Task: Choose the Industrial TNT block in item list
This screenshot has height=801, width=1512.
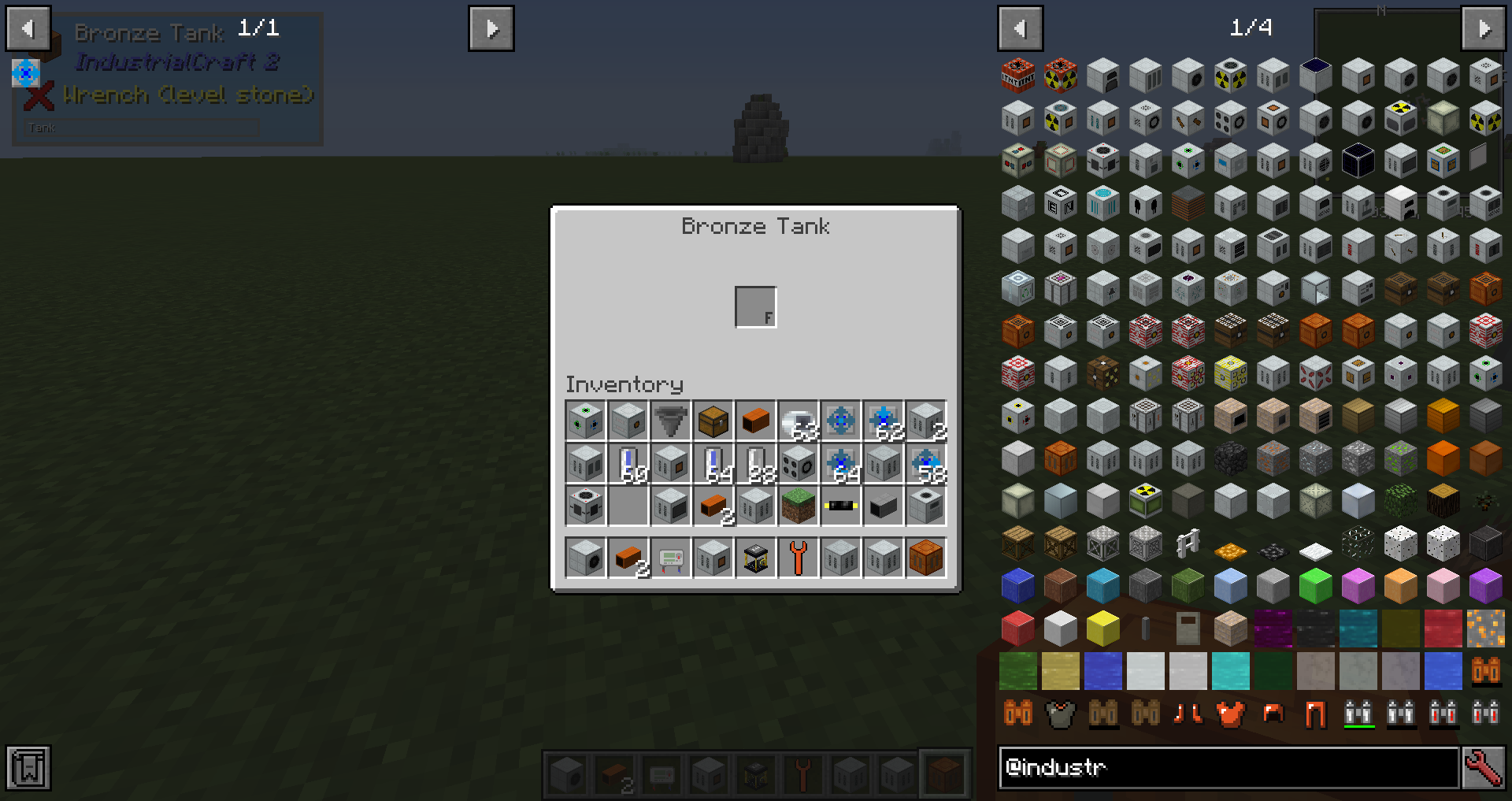Action: (1017, 76)
